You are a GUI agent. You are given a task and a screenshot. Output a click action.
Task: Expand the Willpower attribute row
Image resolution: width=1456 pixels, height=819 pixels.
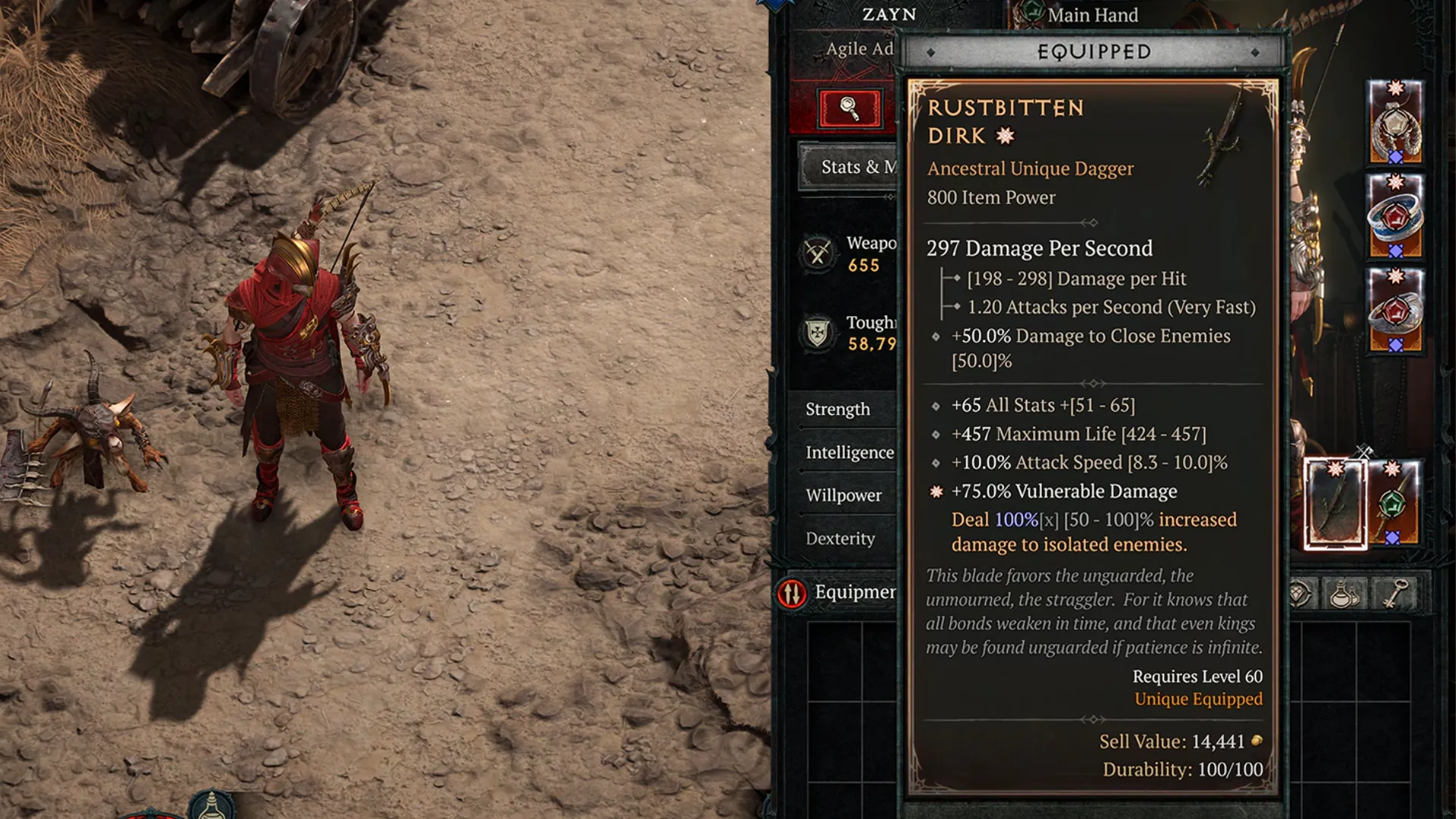pyautogui.click(x=843, y=495)
